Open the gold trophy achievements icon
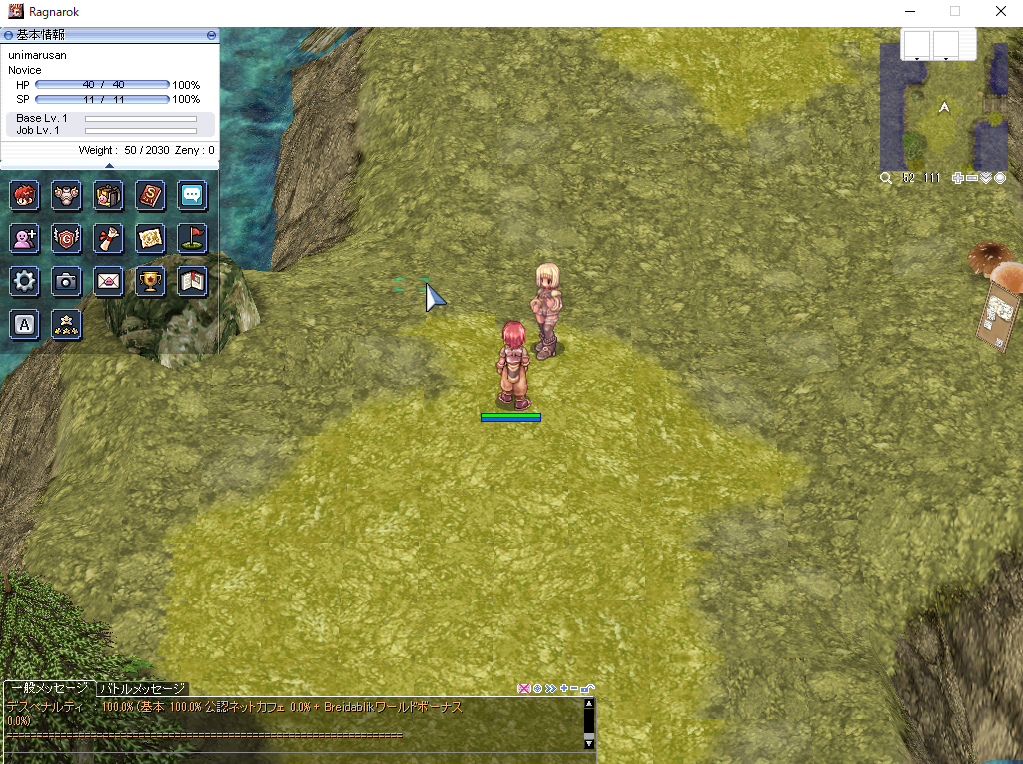This screenshot has height=764, width=1023. point(150,281)
